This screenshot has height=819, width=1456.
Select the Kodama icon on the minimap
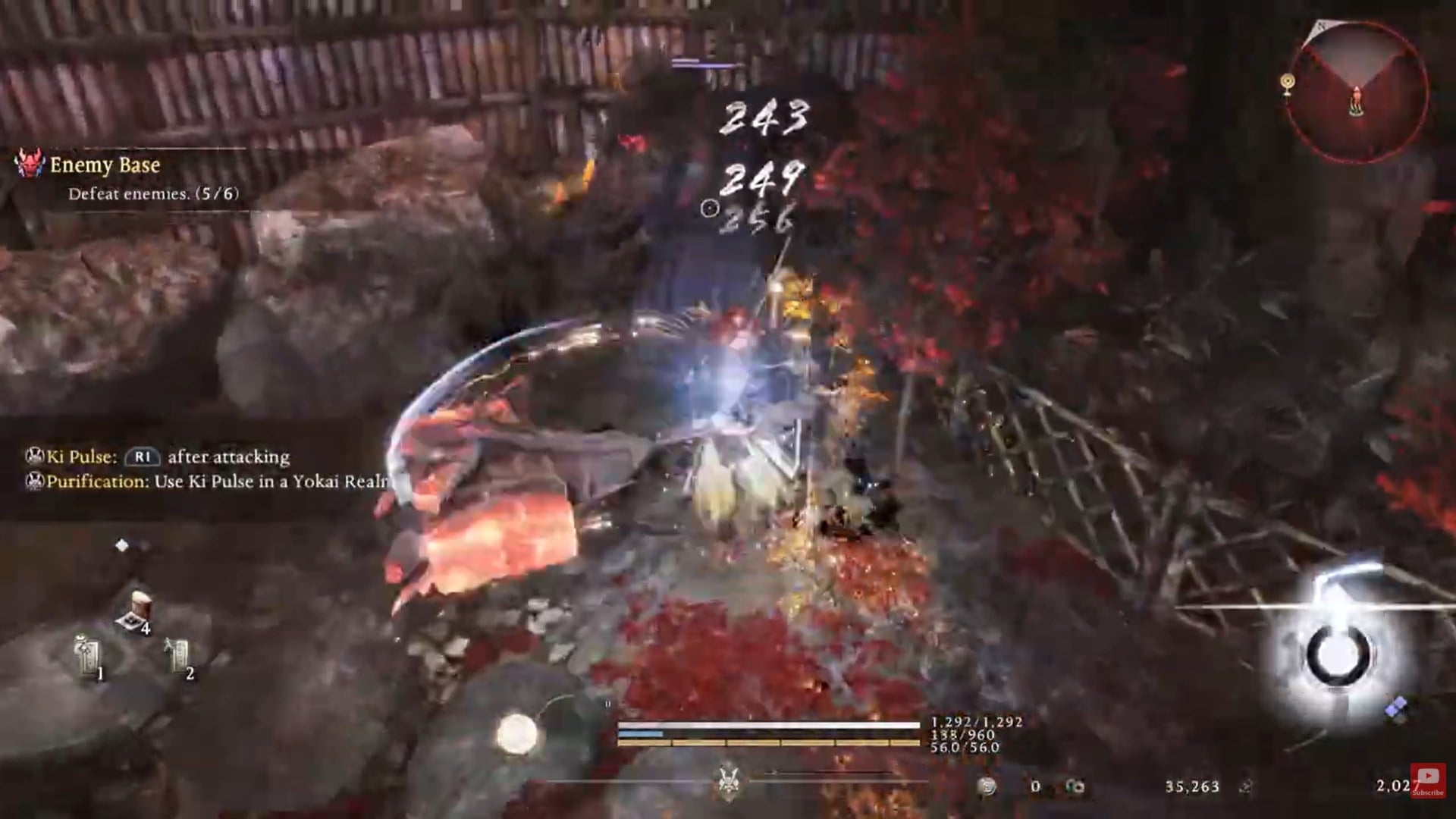pyautogui.click(x=1287, y=80)
